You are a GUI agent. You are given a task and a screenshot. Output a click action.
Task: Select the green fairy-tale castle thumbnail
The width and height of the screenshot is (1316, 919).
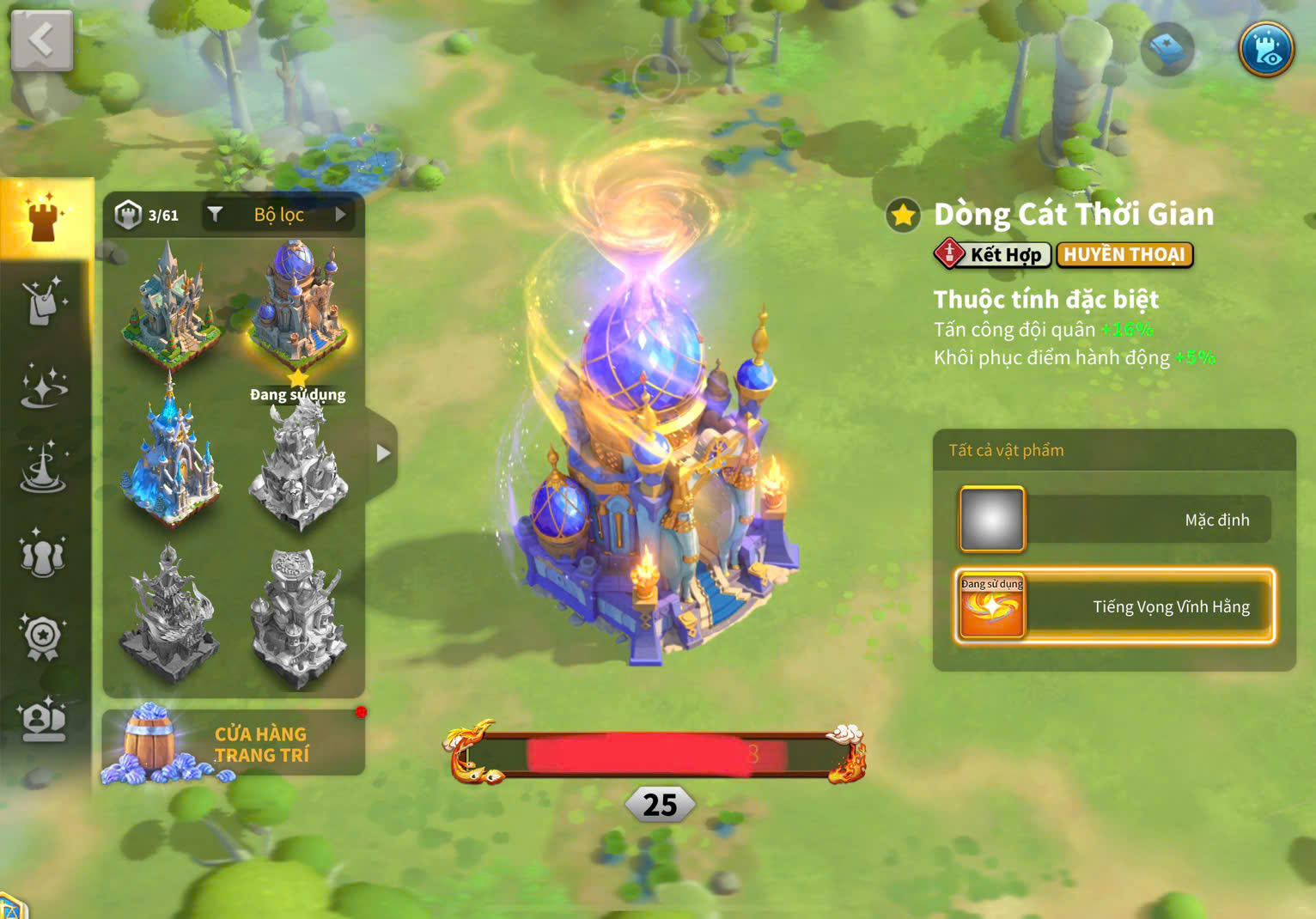click(170, 301)
